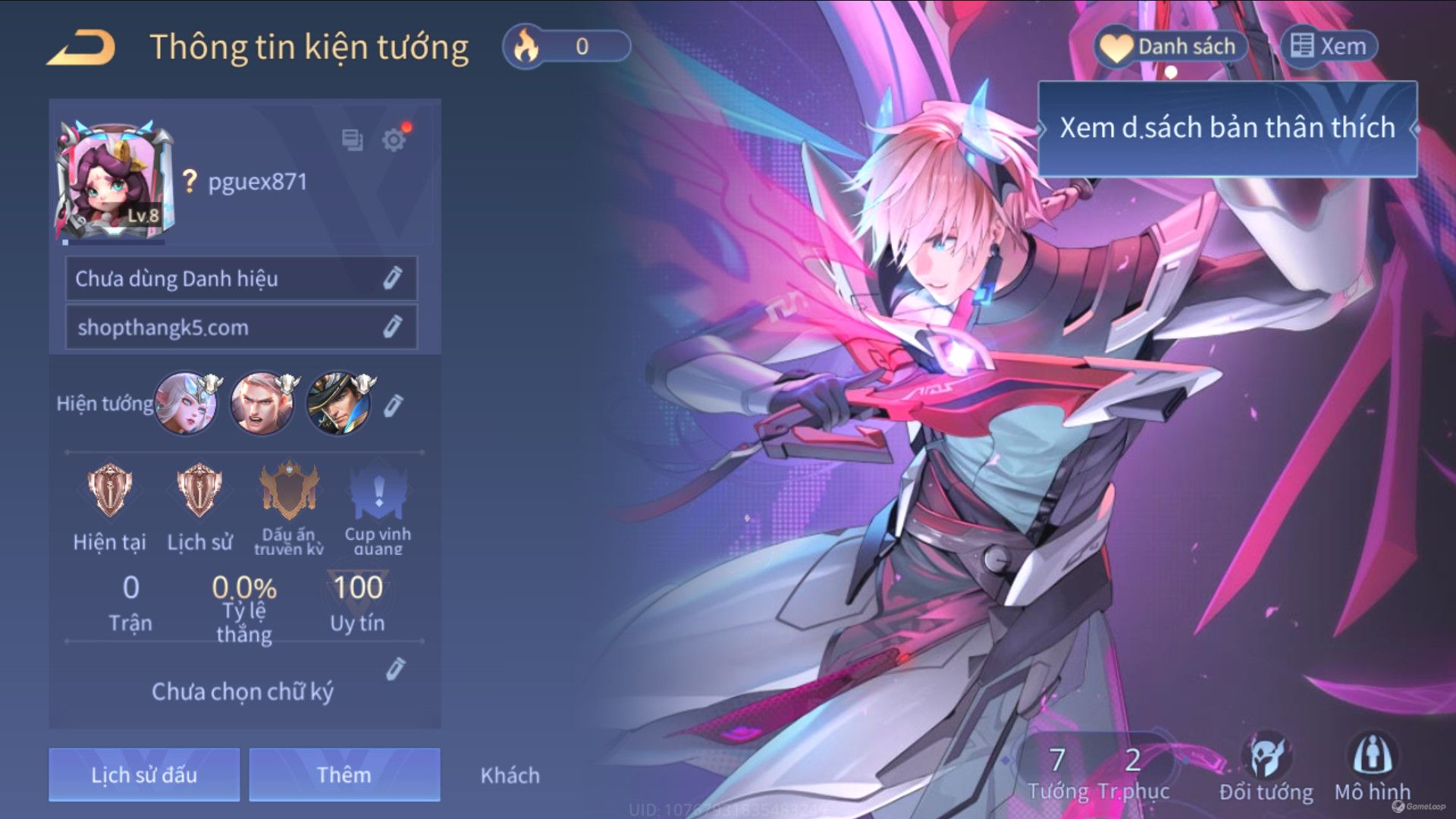Image resolution: width=1456 pixels, height=819 pixels.
Task: View the Tướng hero count
Action: [x=1058, y=772]
